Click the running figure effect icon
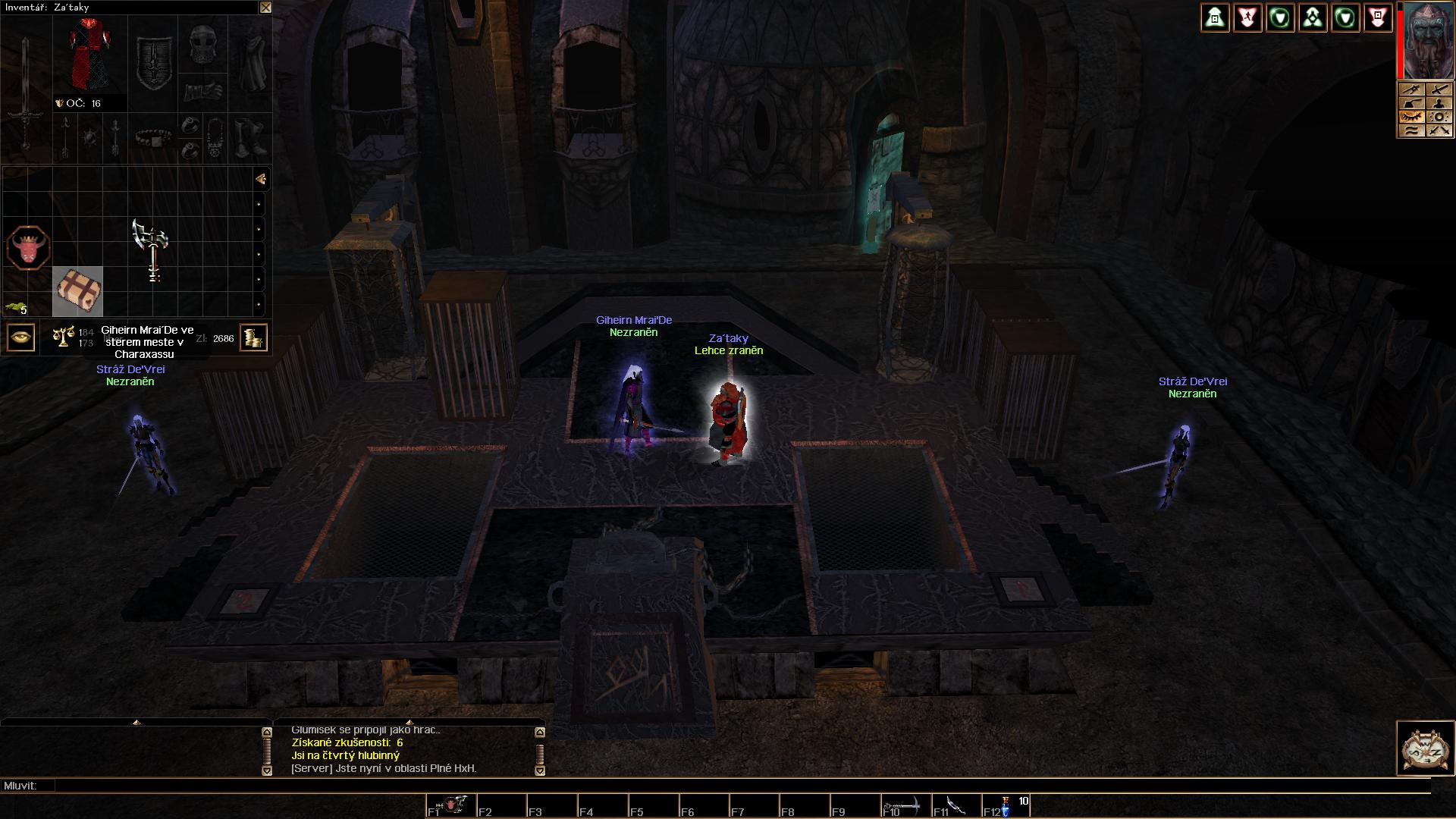1456x819 pixels. 1247,17
